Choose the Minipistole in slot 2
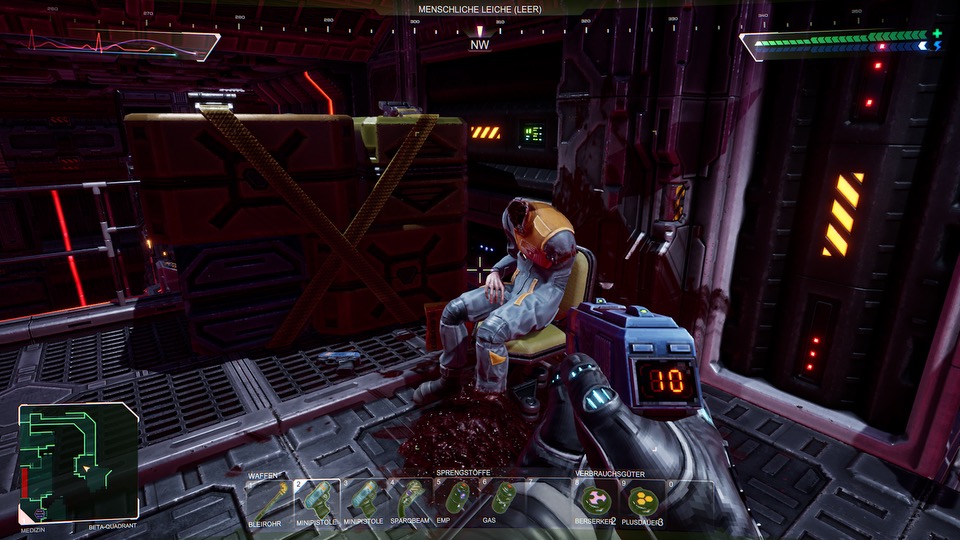This screenshot has width=960, height=540. pyautogui.click(x=316, y=500)
